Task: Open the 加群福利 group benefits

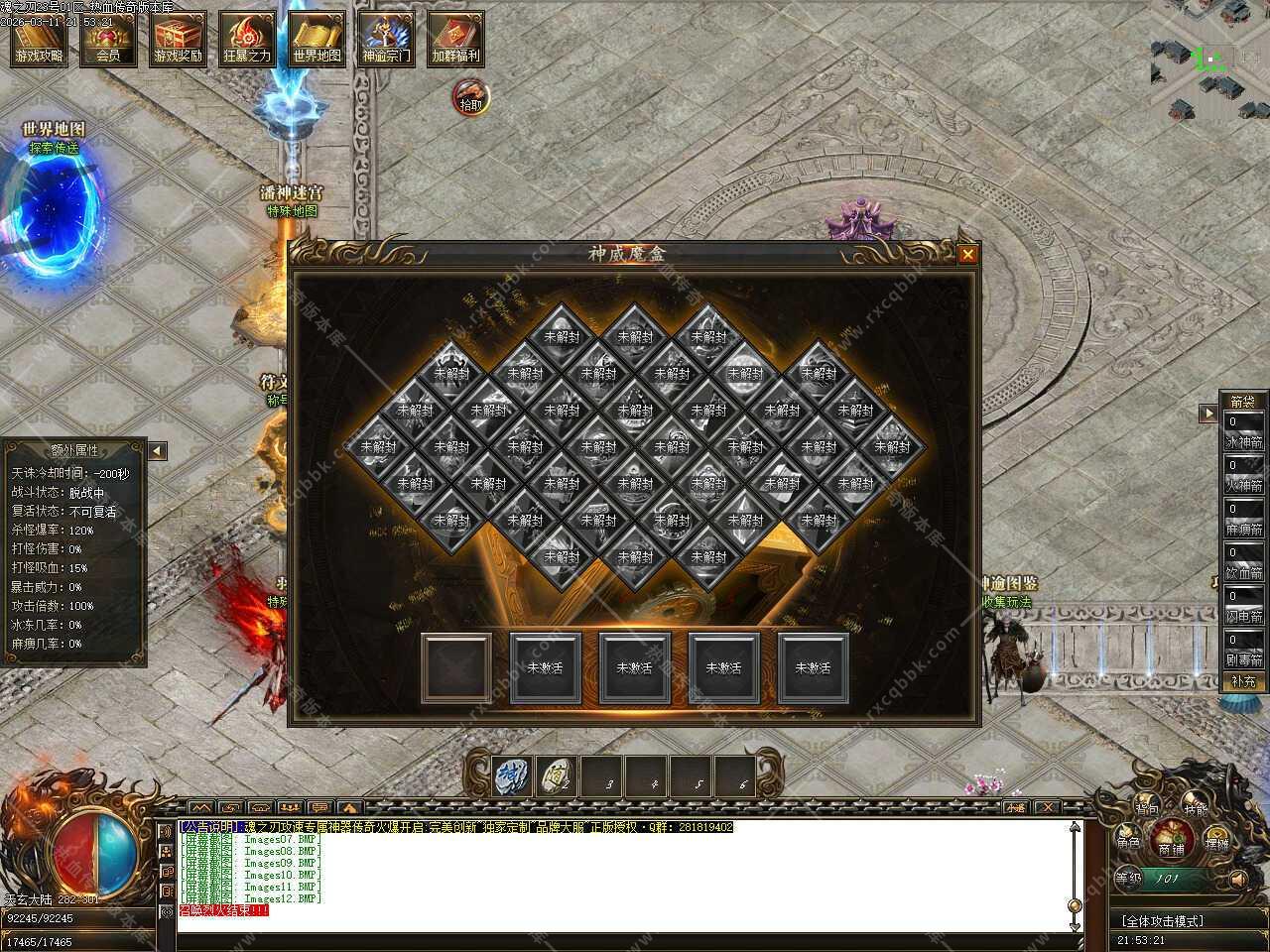Action: [455, 39]
